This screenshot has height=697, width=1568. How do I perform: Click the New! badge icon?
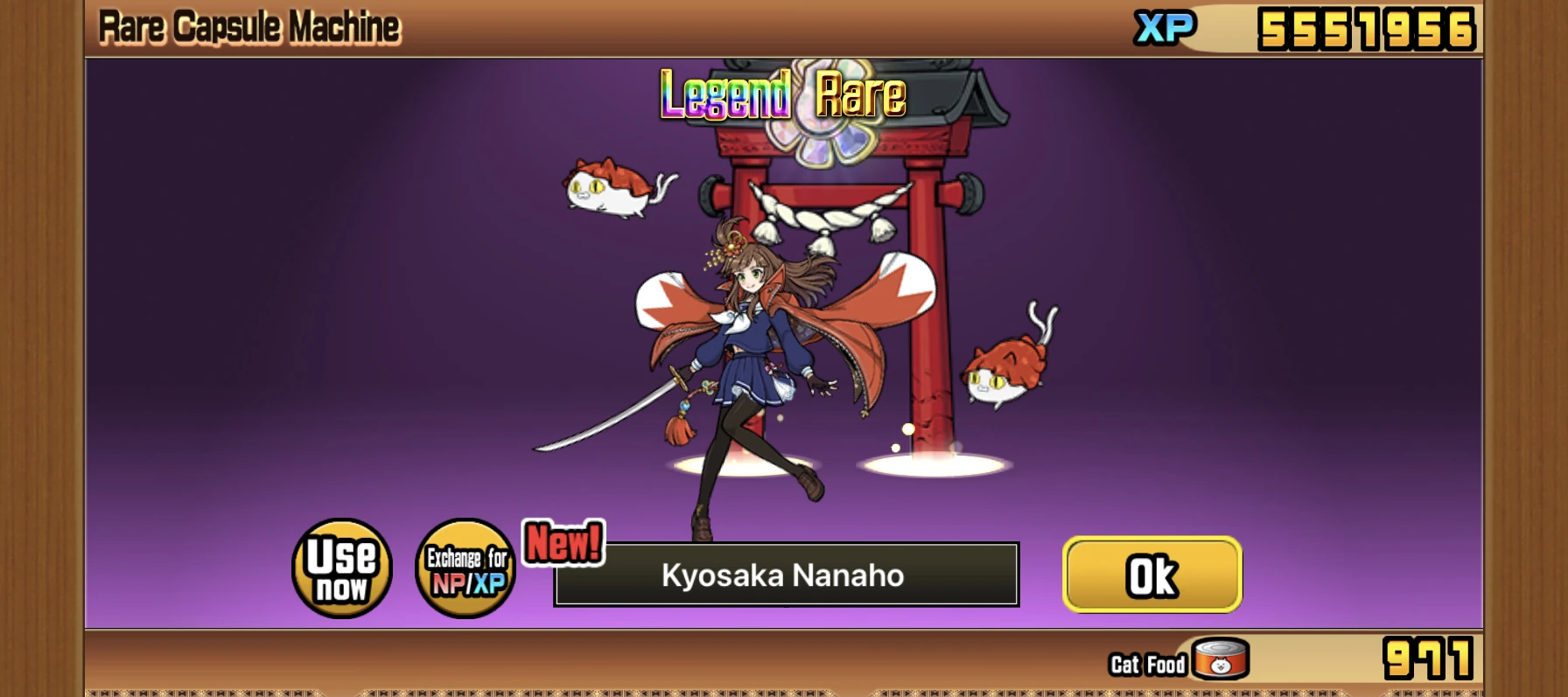click(x=561, y=543)
